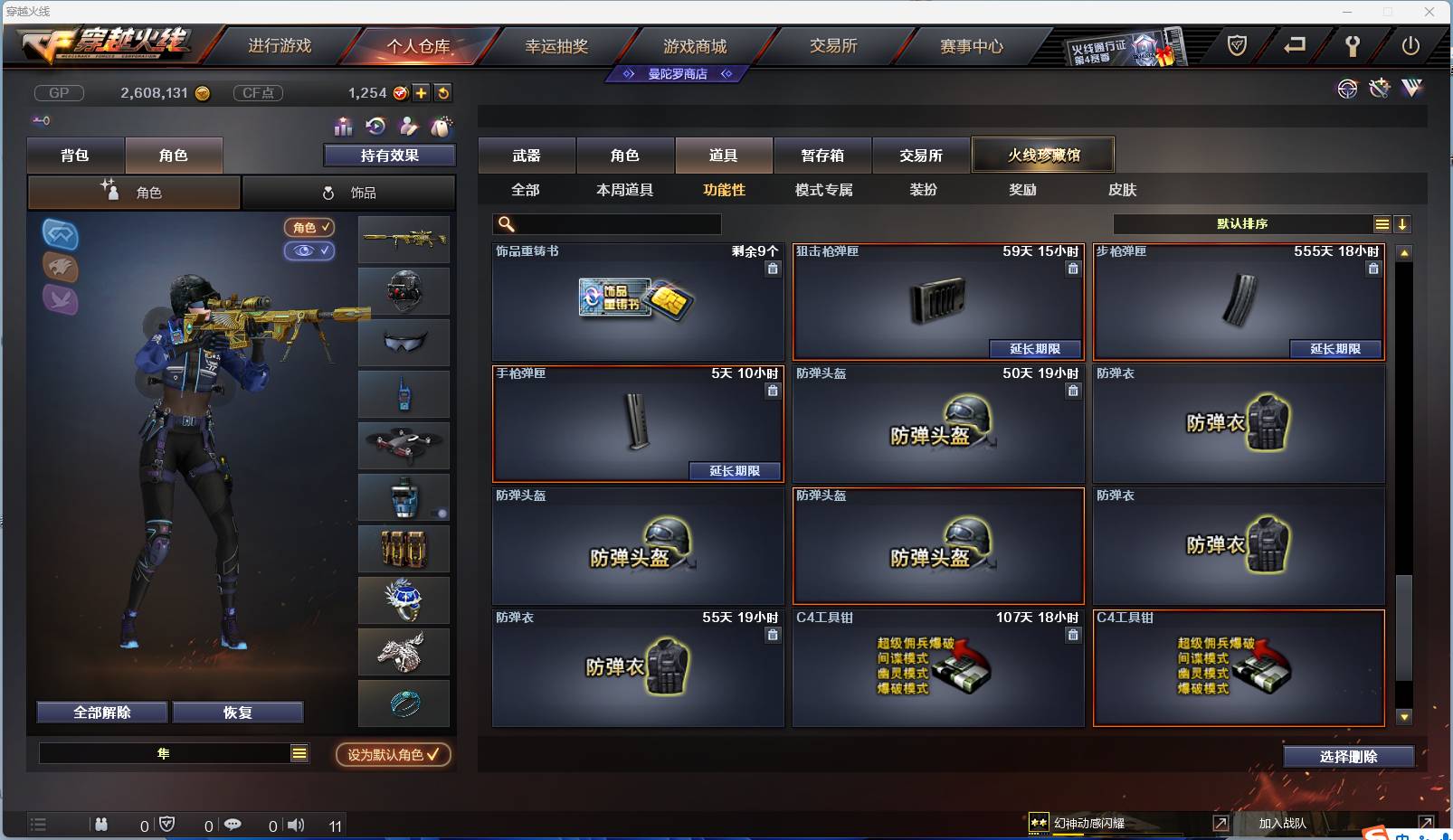
Task: Select the blue faction emblem icon beside the model
Action: point(61,236)
